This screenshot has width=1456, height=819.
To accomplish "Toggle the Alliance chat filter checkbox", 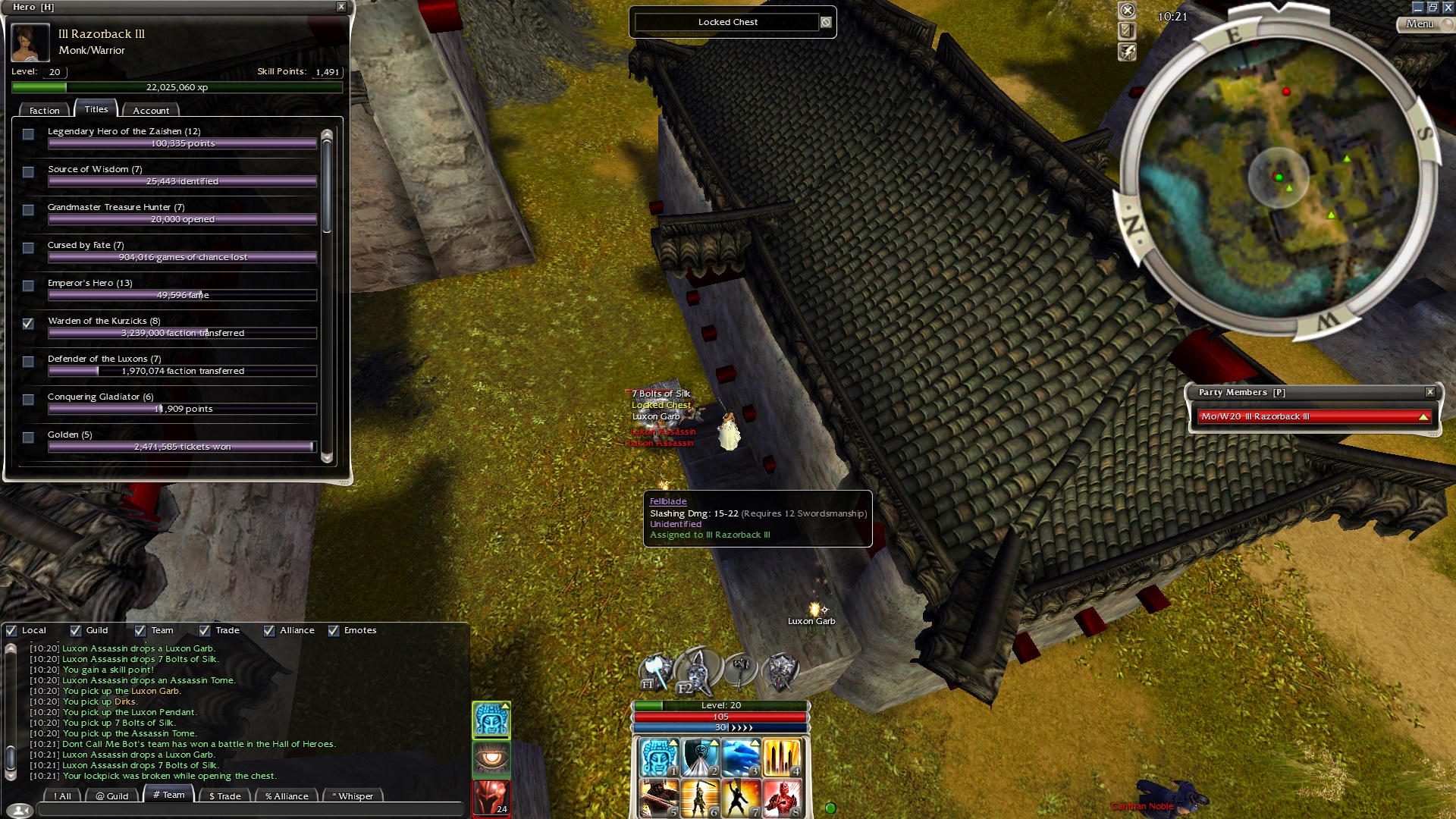I will (x=269, y=630).
